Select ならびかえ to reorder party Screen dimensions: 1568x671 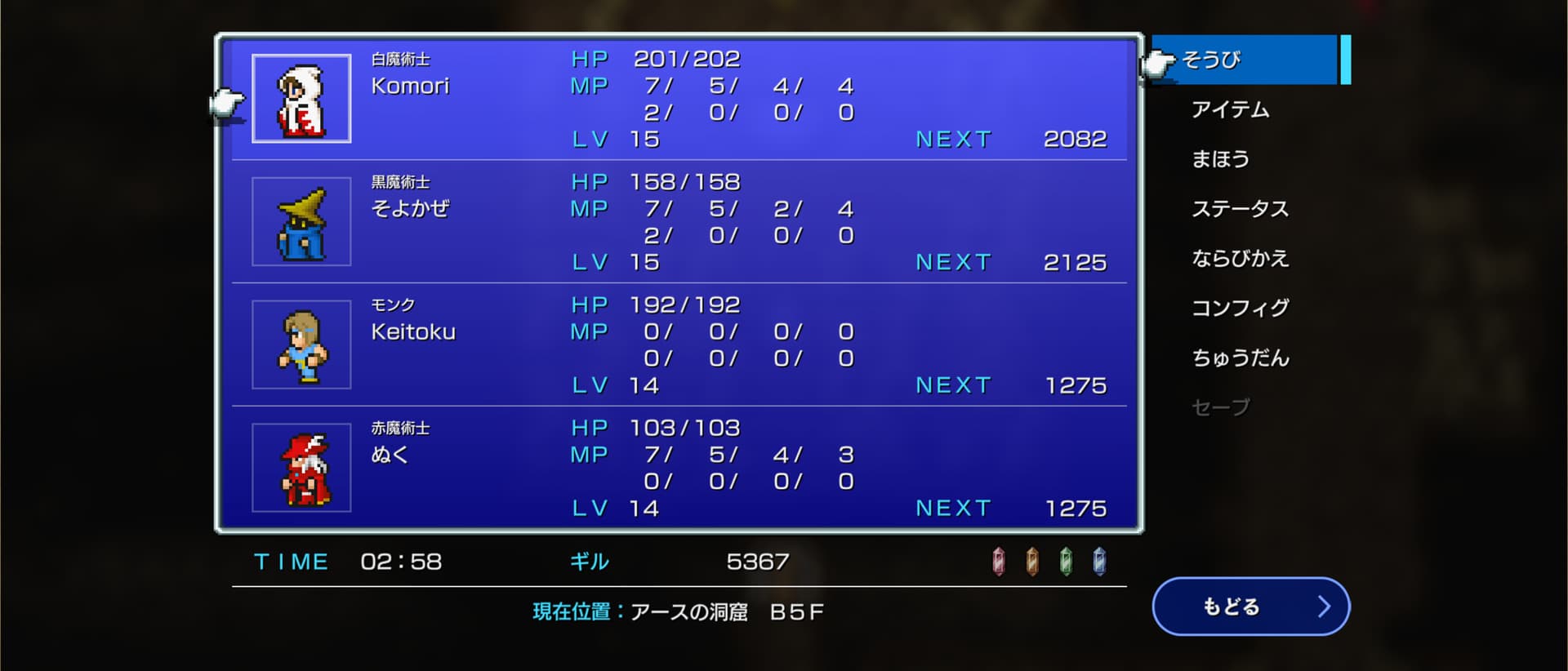(1240, 259)
